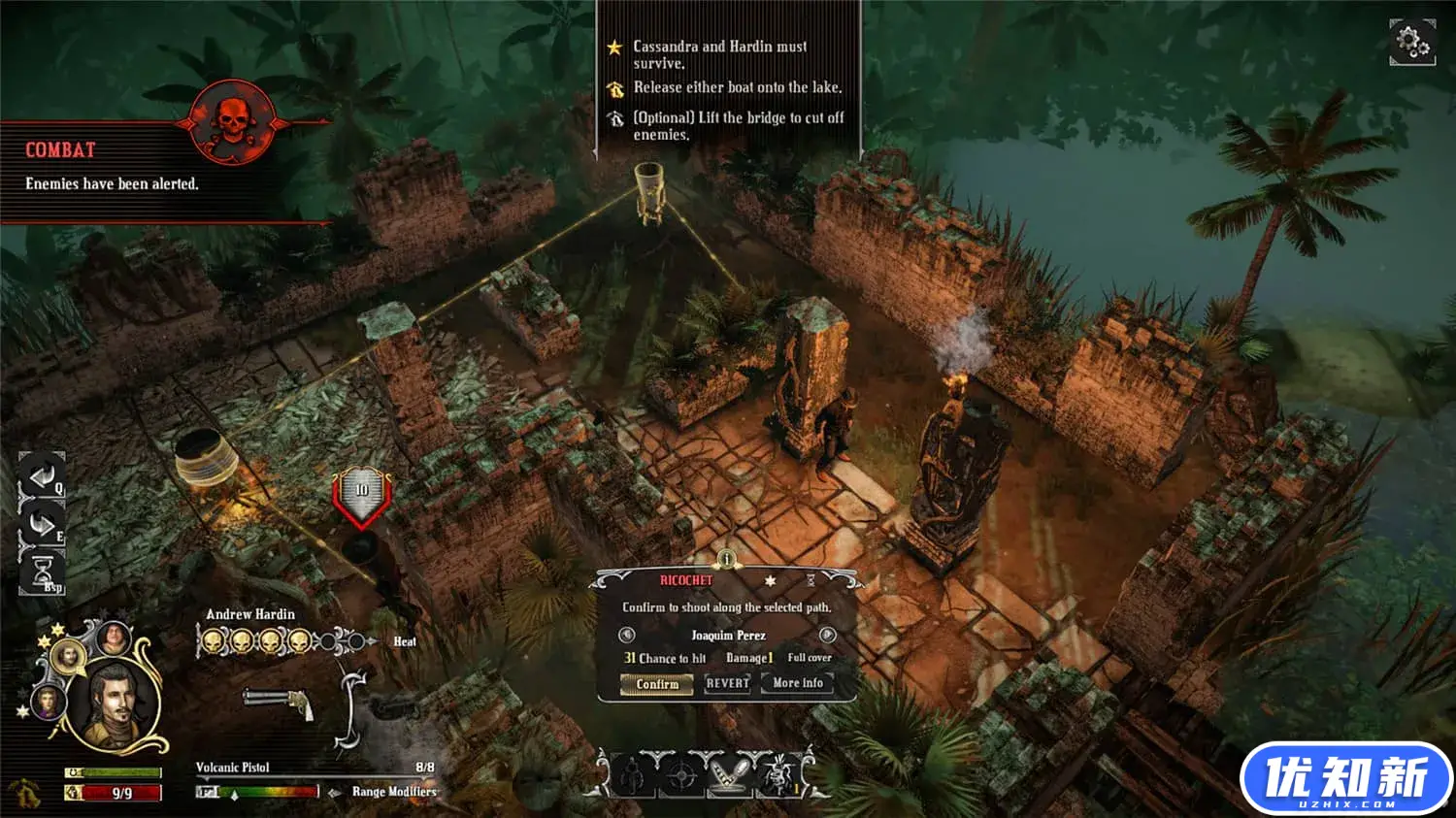Activate the crosshair aimed shot ability
The height and width of the screenshot is (818, 1456).
(x=682, y=775)
